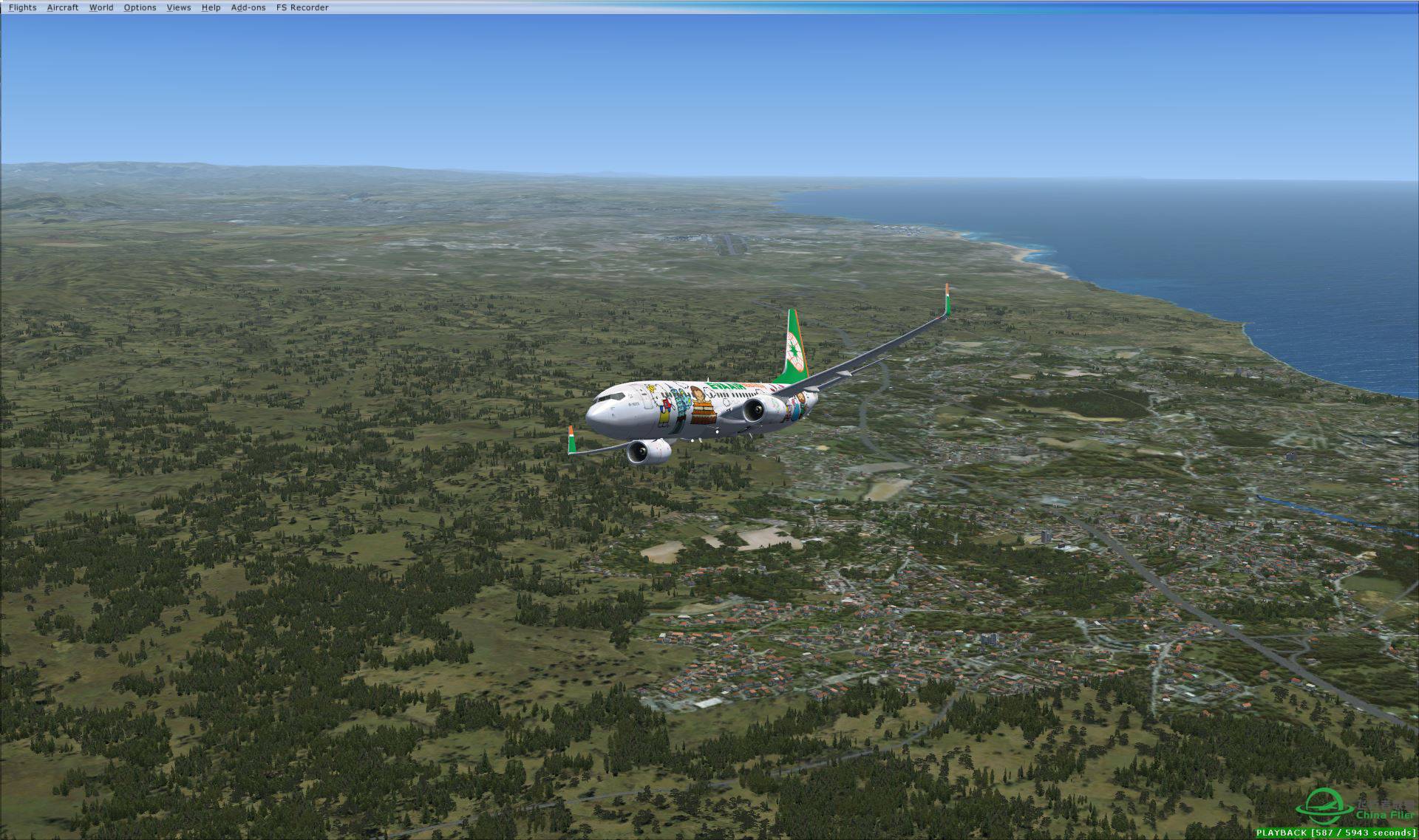Open the Help menu

(211, 7)
